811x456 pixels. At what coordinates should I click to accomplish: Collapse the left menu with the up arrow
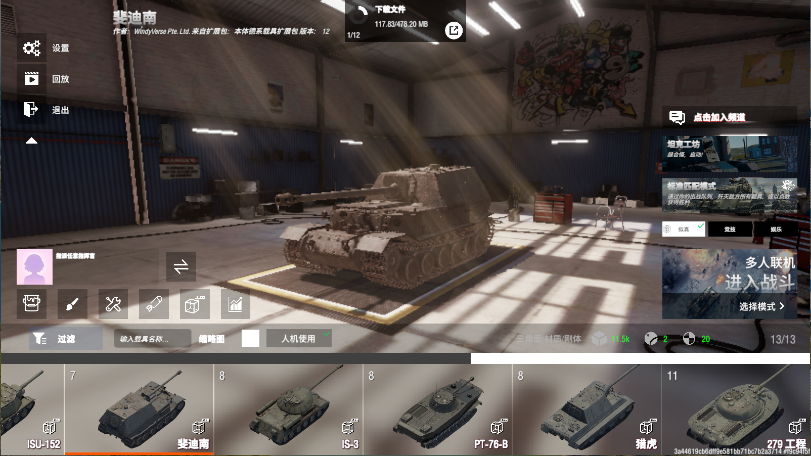click(31, 141)
